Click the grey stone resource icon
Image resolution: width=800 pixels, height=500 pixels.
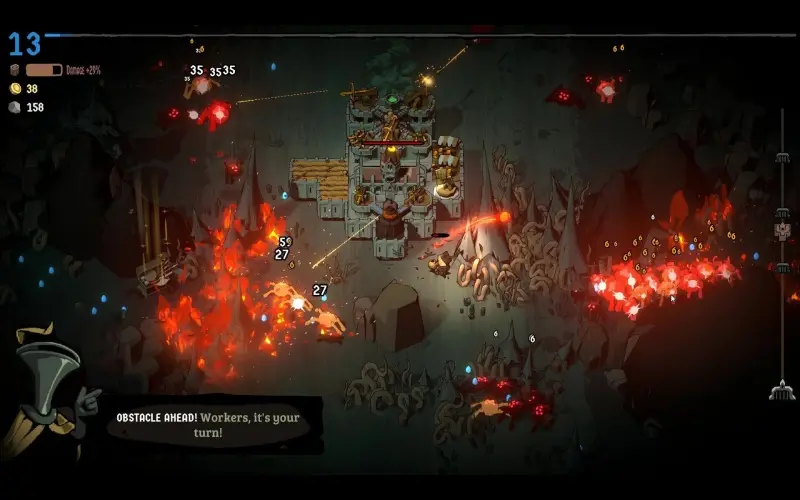(x=15, y=107)
